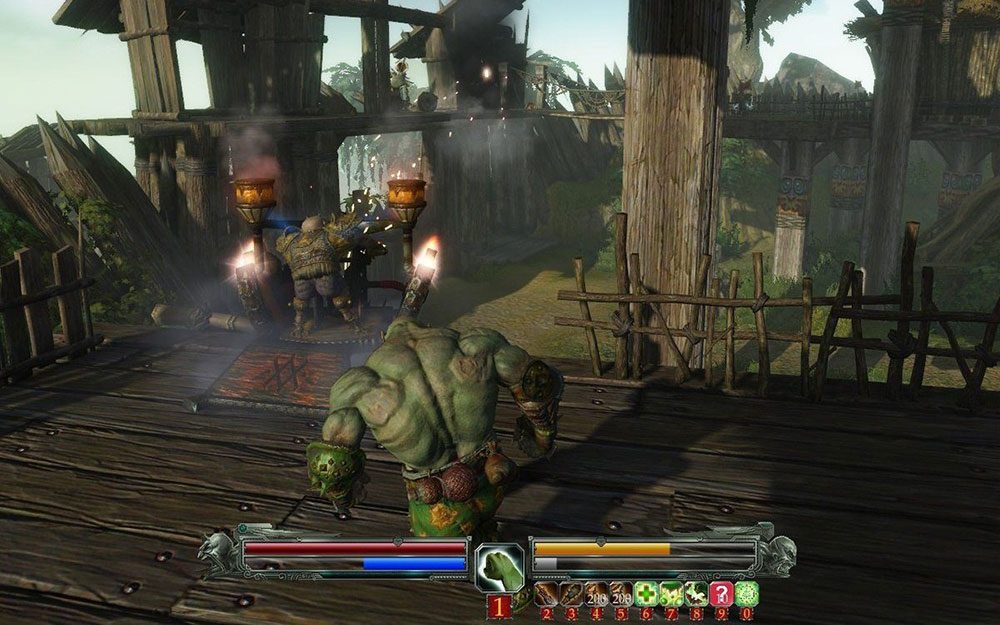This screenshot has width=1000, height=625.
Task: Use the green splash ability in slot 7
Action: point(671,594)
